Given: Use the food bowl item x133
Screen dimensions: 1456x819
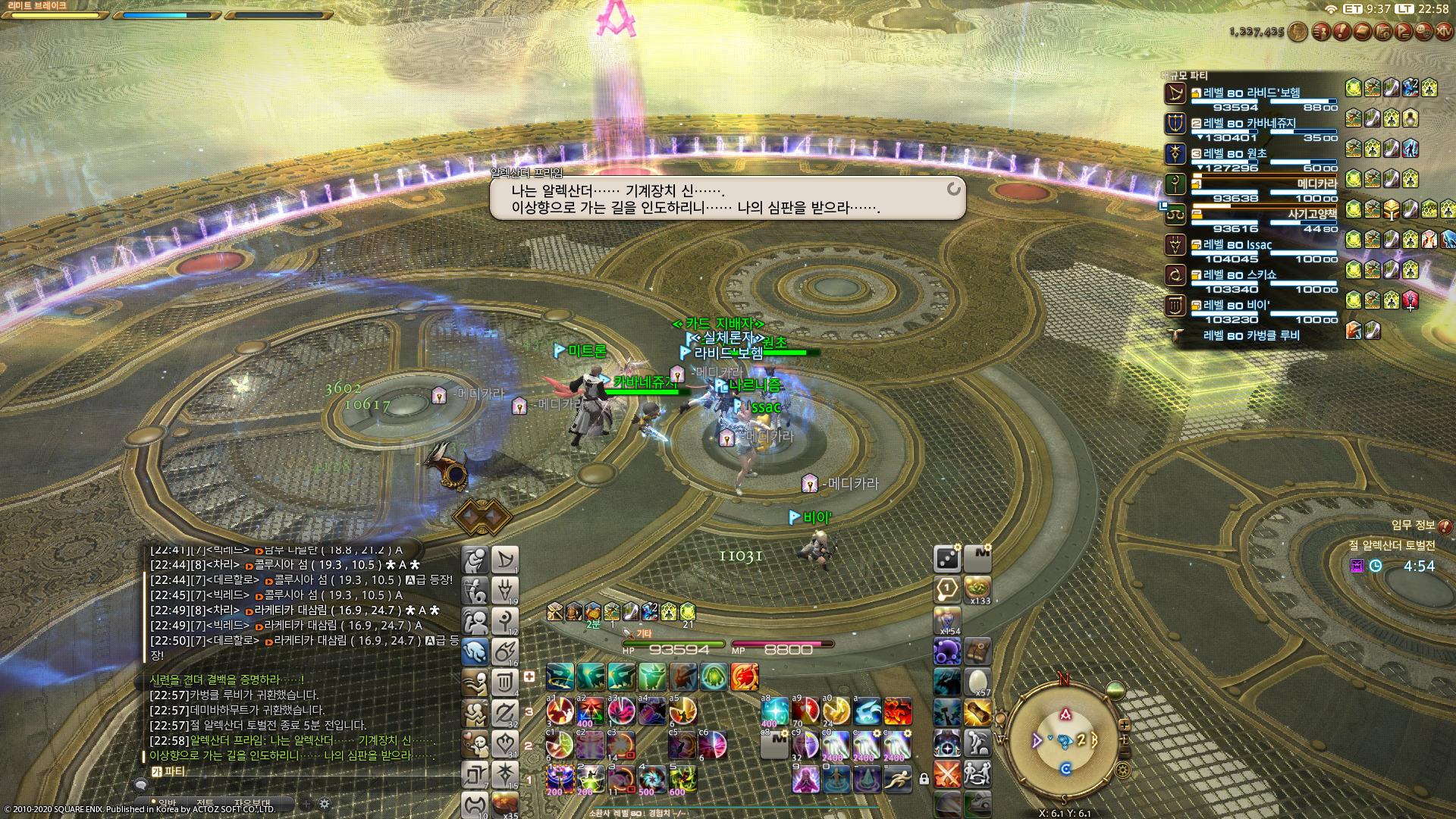Looking at the screenshot, I should tap(978, 588).
